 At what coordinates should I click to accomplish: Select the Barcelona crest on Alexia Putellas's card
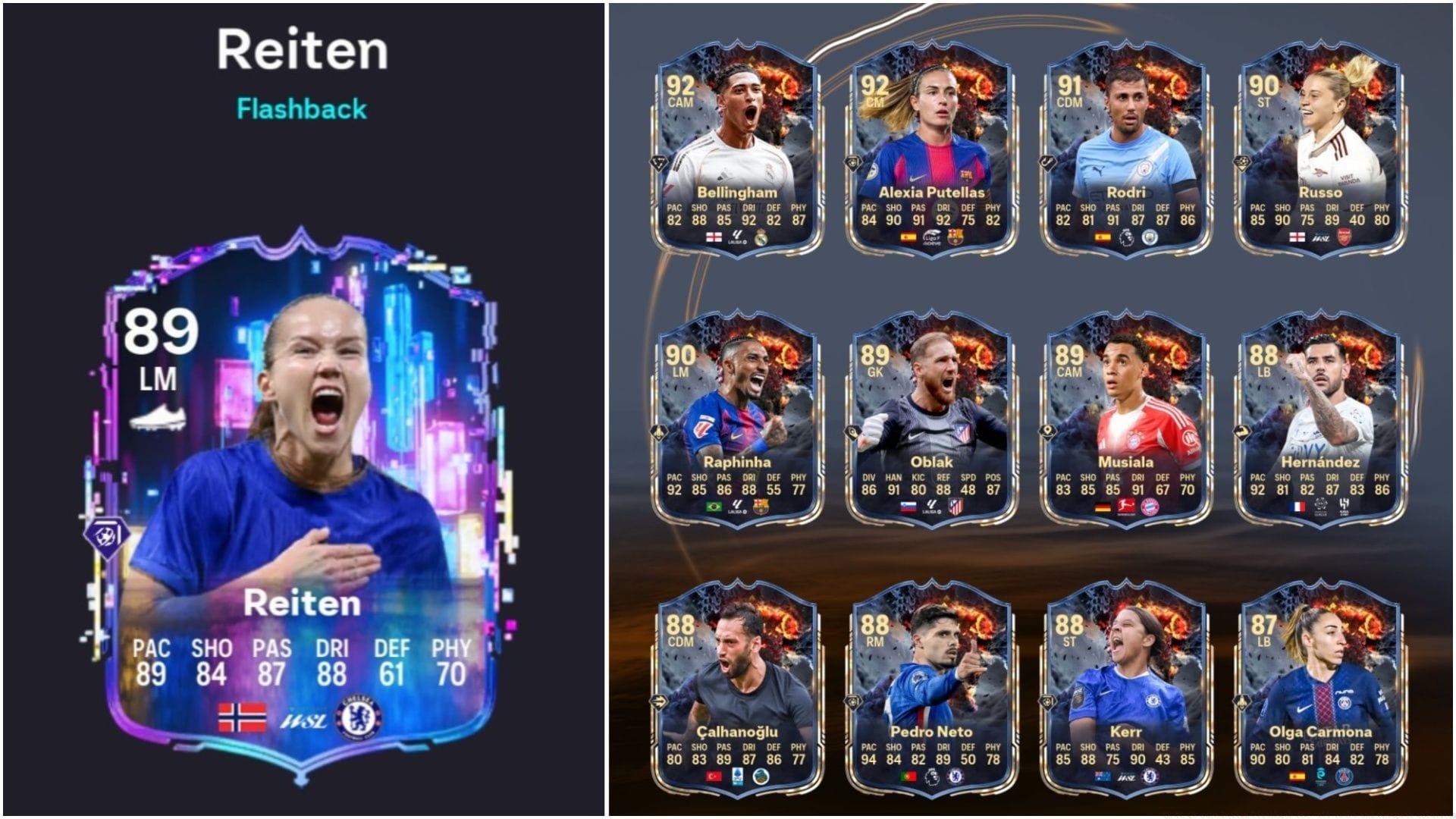(x=956, y=237)
